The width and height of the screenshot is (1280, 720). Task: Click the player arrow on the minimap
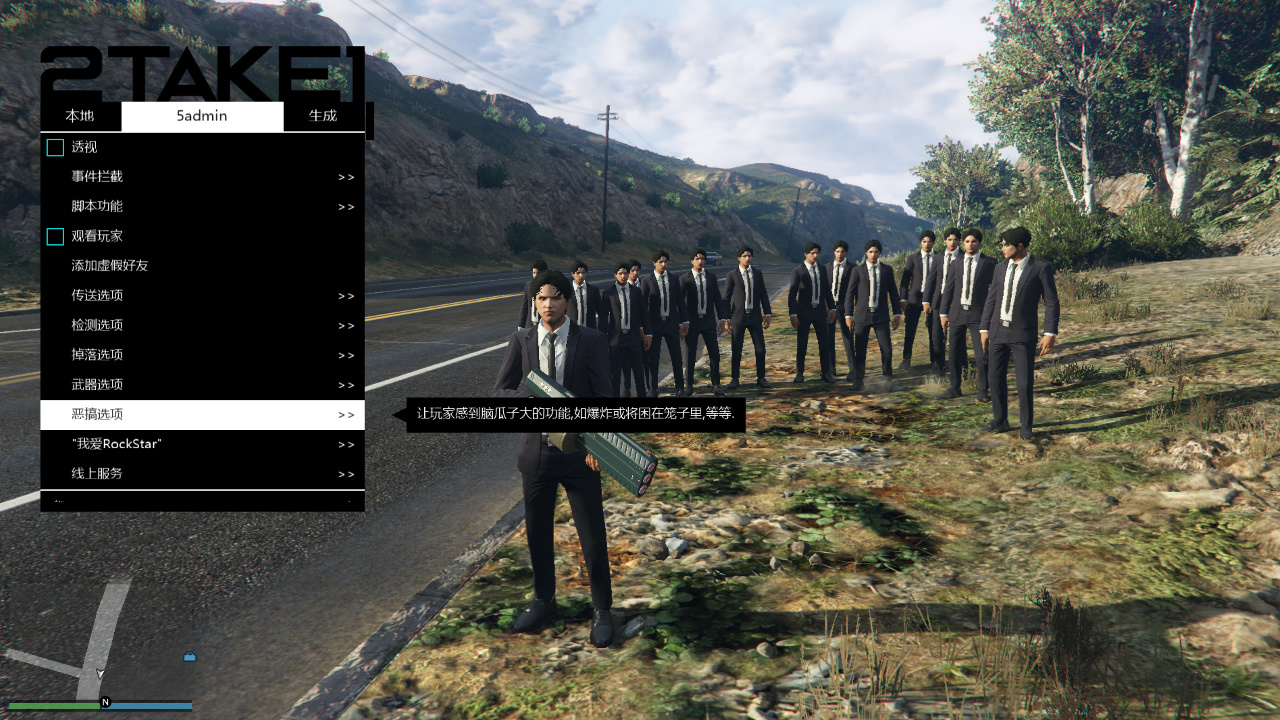100,672
